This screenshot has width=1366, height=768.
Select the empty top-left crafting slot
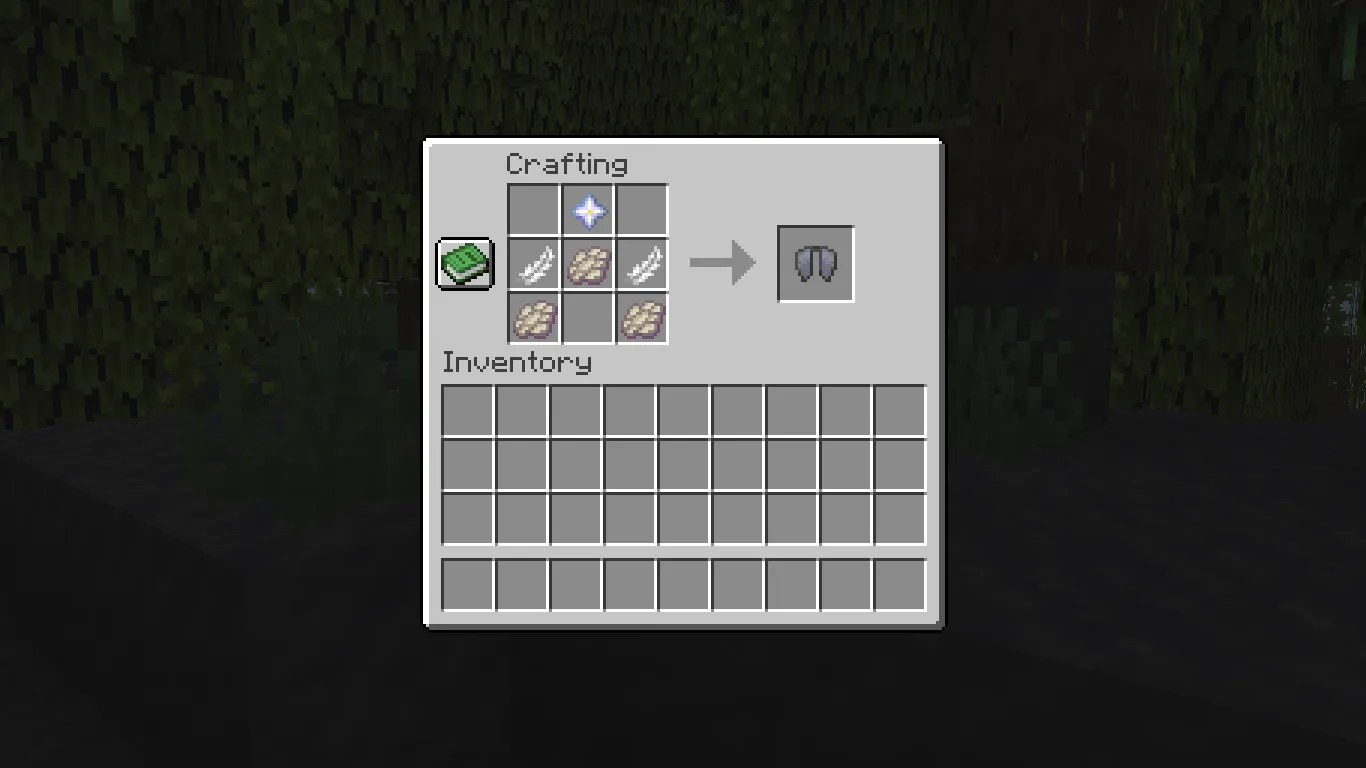pyautogui.click(x=536, y=211)
